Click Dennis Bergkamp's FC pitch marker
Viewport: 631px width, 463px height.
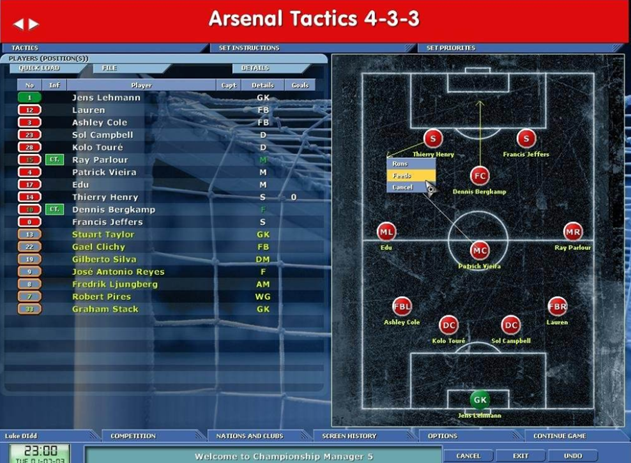click(x=480, y=175)
